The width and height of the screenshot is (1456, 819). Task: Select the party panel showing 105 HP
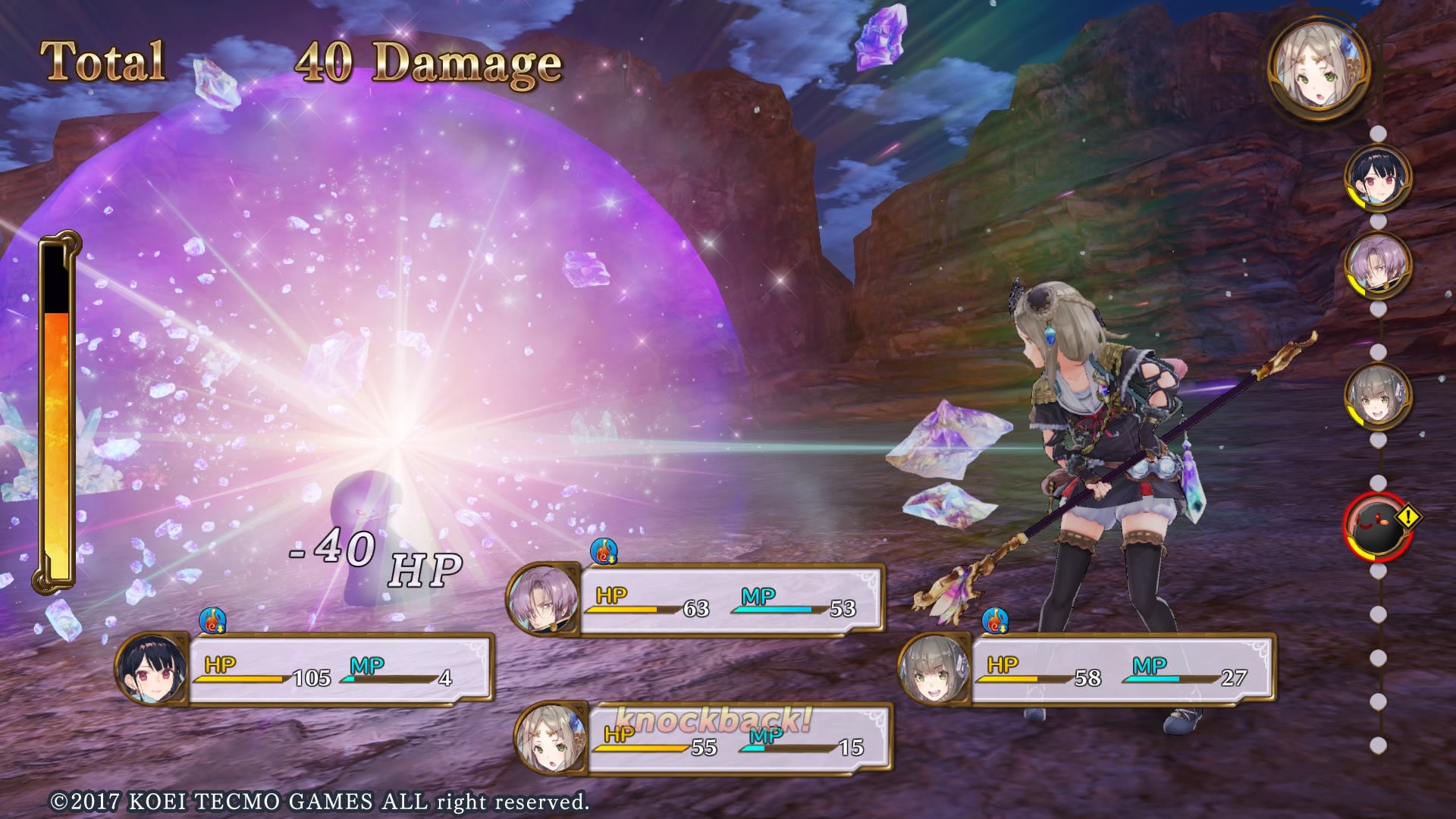point(305,670)
